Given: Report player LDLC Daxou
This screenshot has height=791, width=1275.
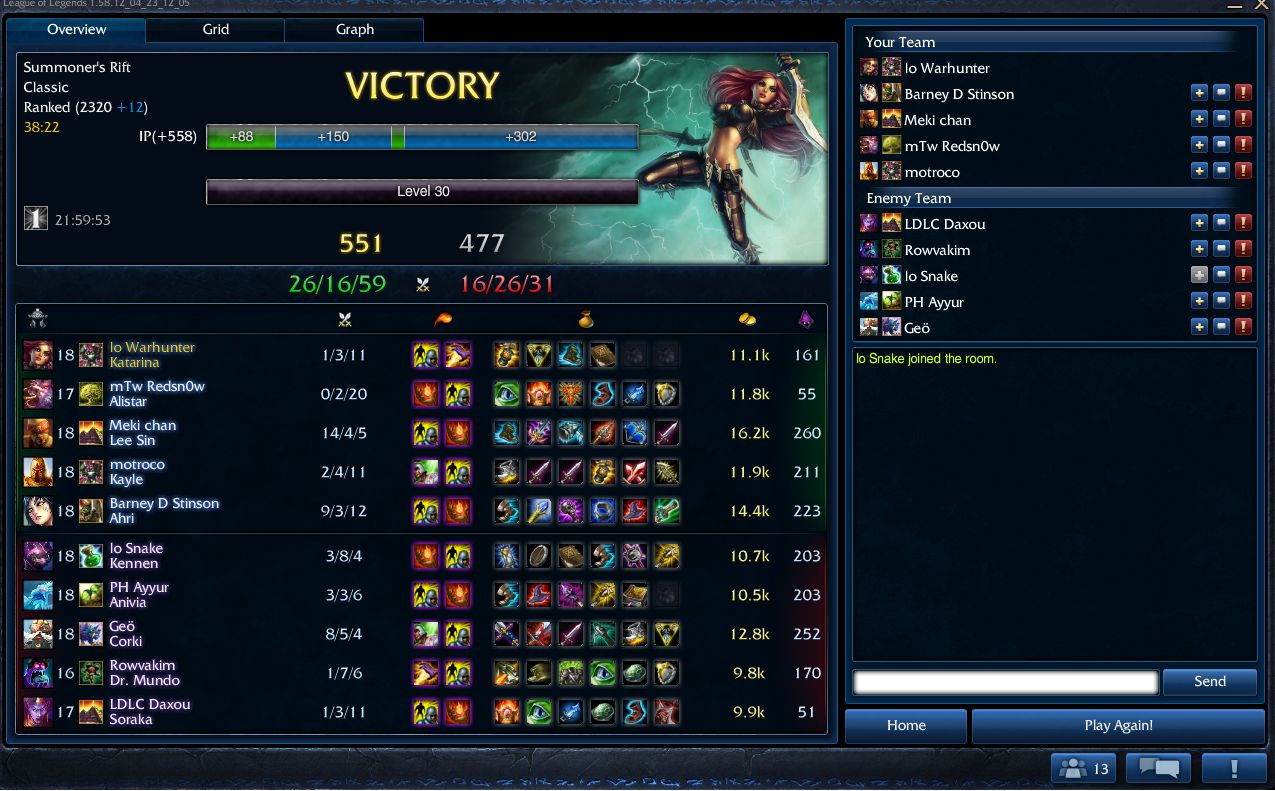Looking at the screenshot, I should pyautogui.click(x=1243, y=223).
